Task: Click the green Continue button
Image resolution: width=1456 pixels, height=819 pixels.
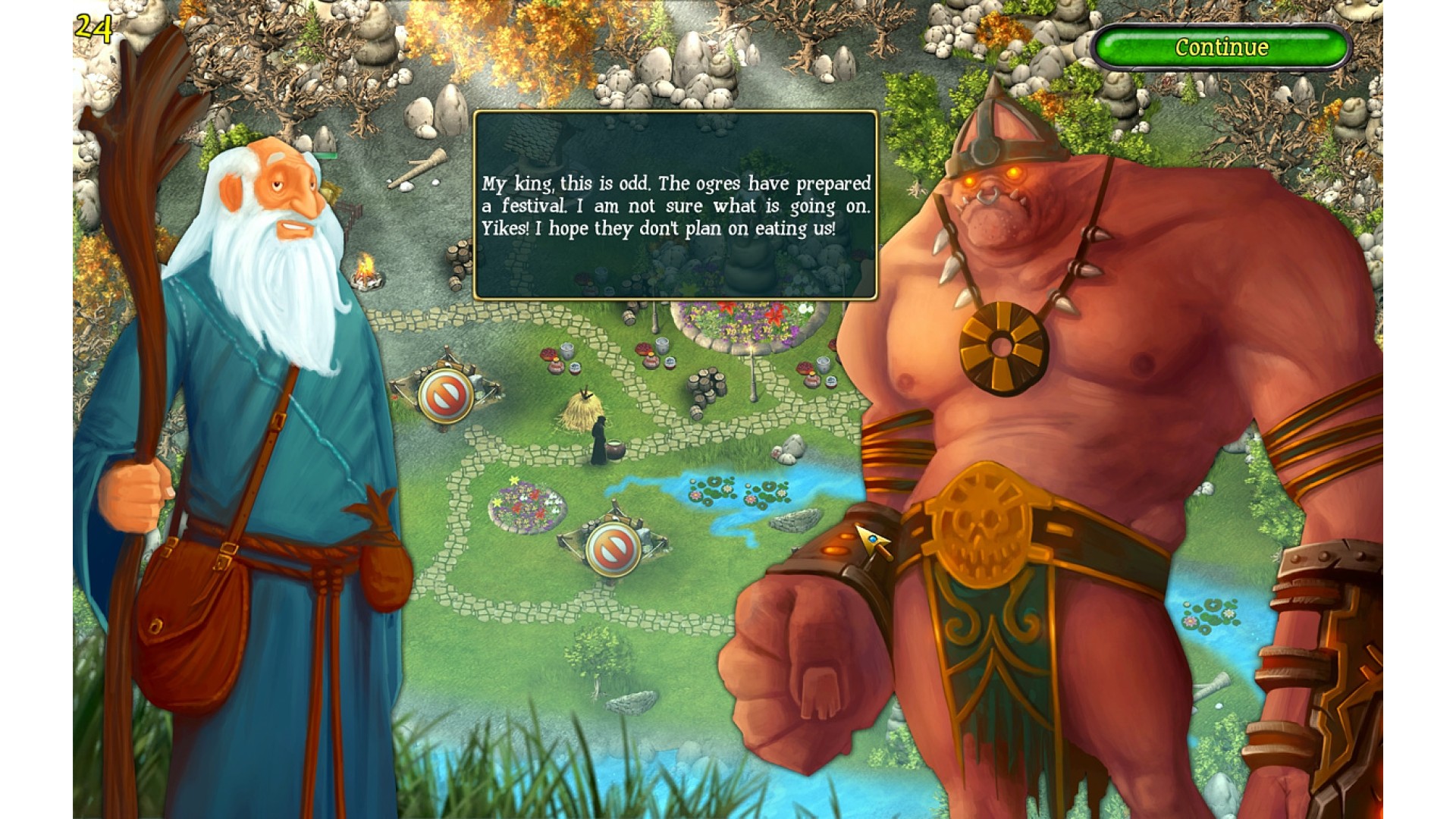Action: click(1221, 47)
